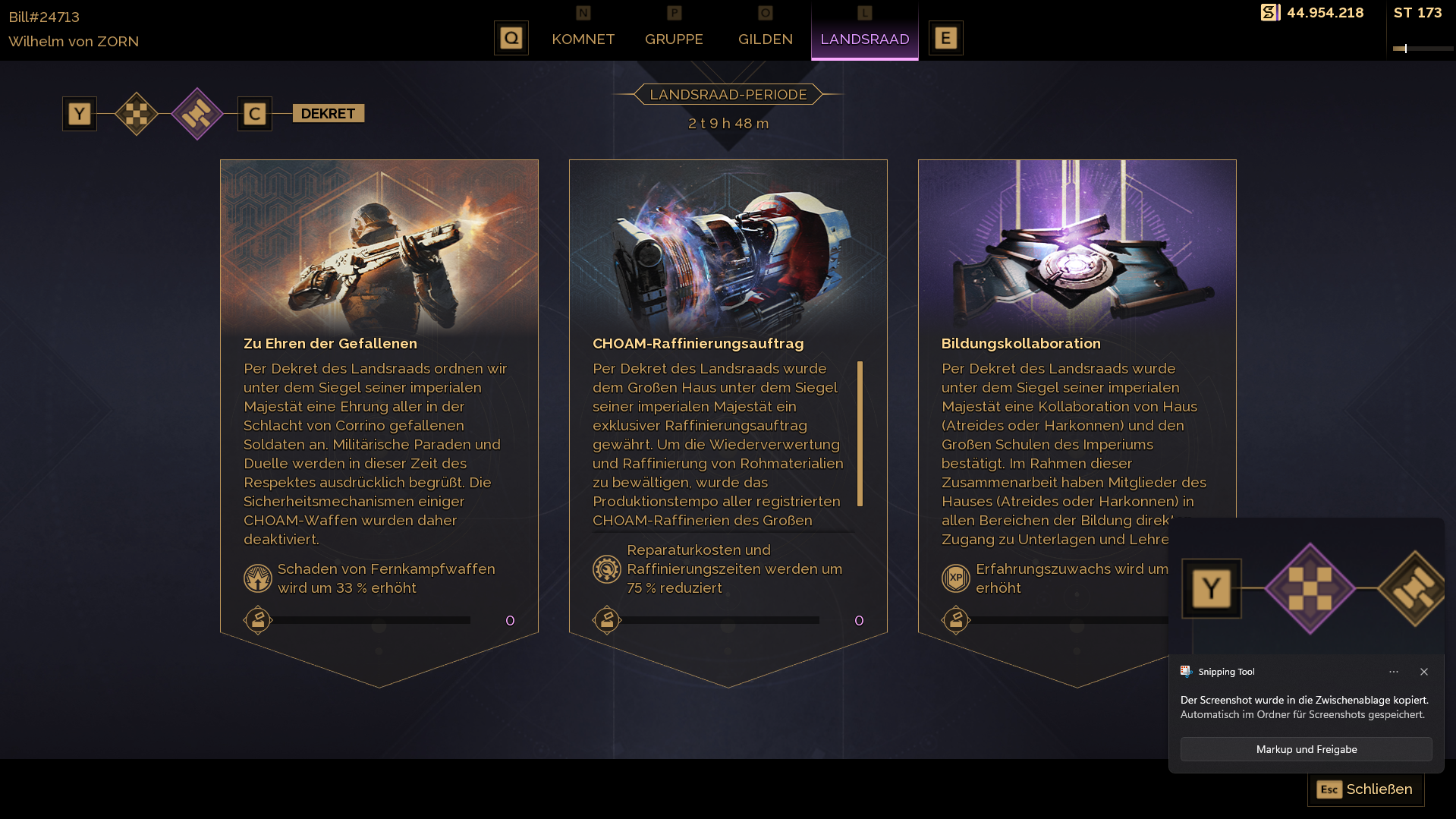This screenshot has width=1456, height=819.
Task: Cast vote icon on CHOAM-Raffinierungsauftrag
Action: coord(607,620)
